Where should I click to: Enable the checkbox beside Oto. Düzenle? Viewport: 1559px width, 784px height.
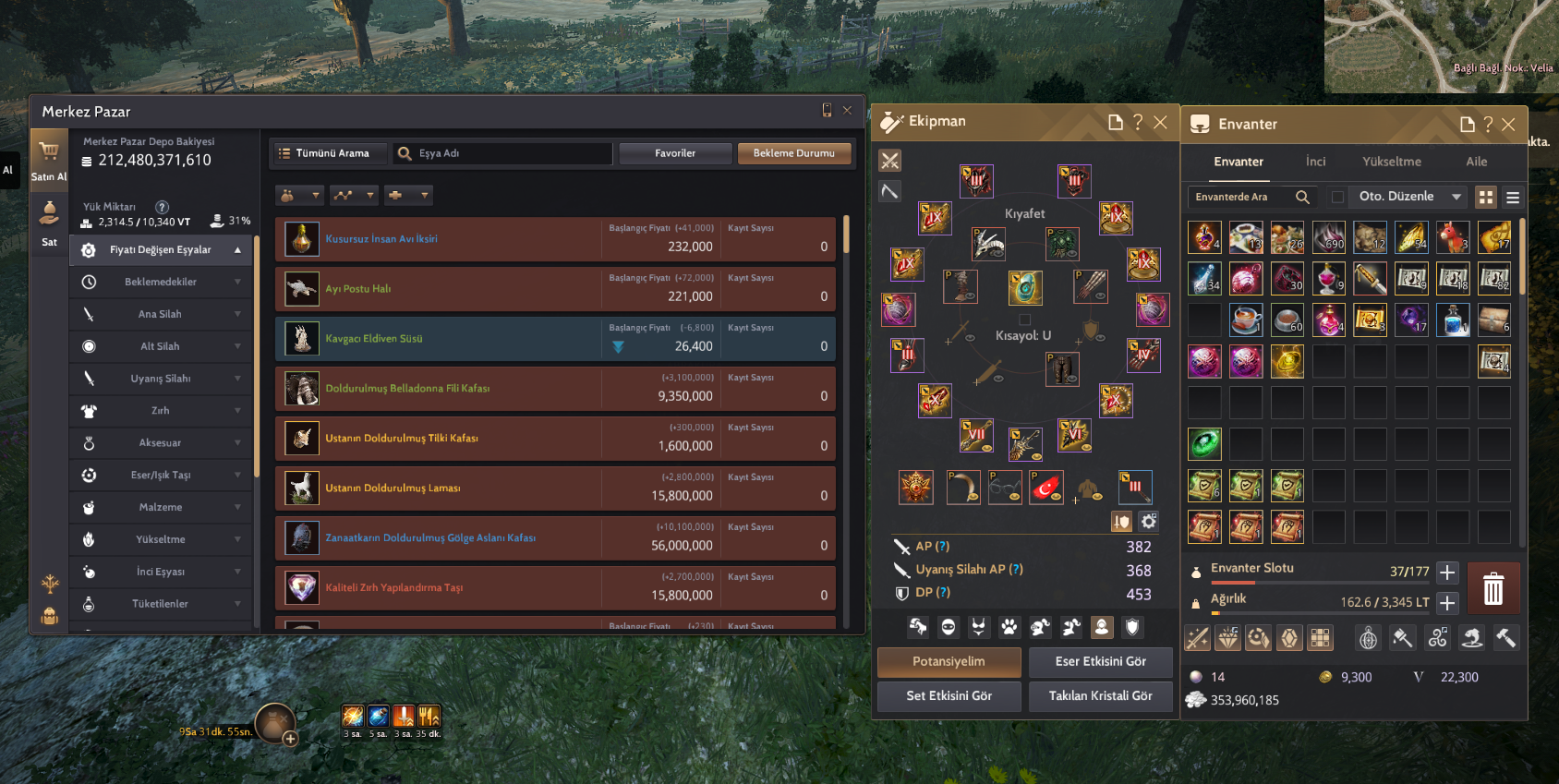tap(1337, 197)
